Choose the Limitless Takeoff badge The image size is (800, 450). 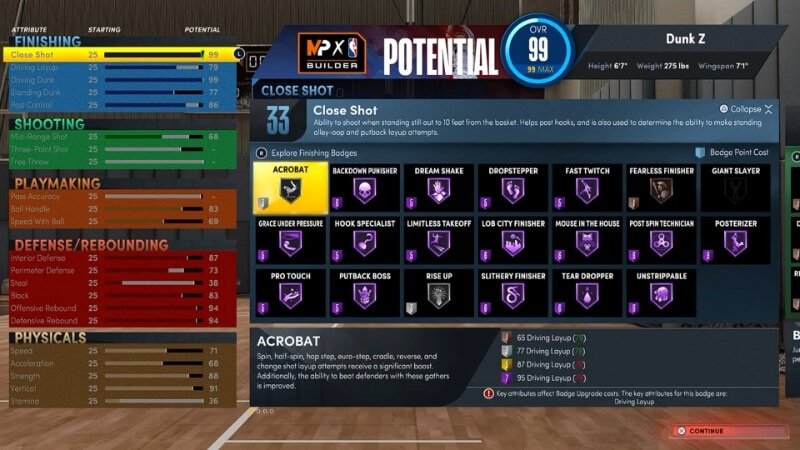pos(437,239)
